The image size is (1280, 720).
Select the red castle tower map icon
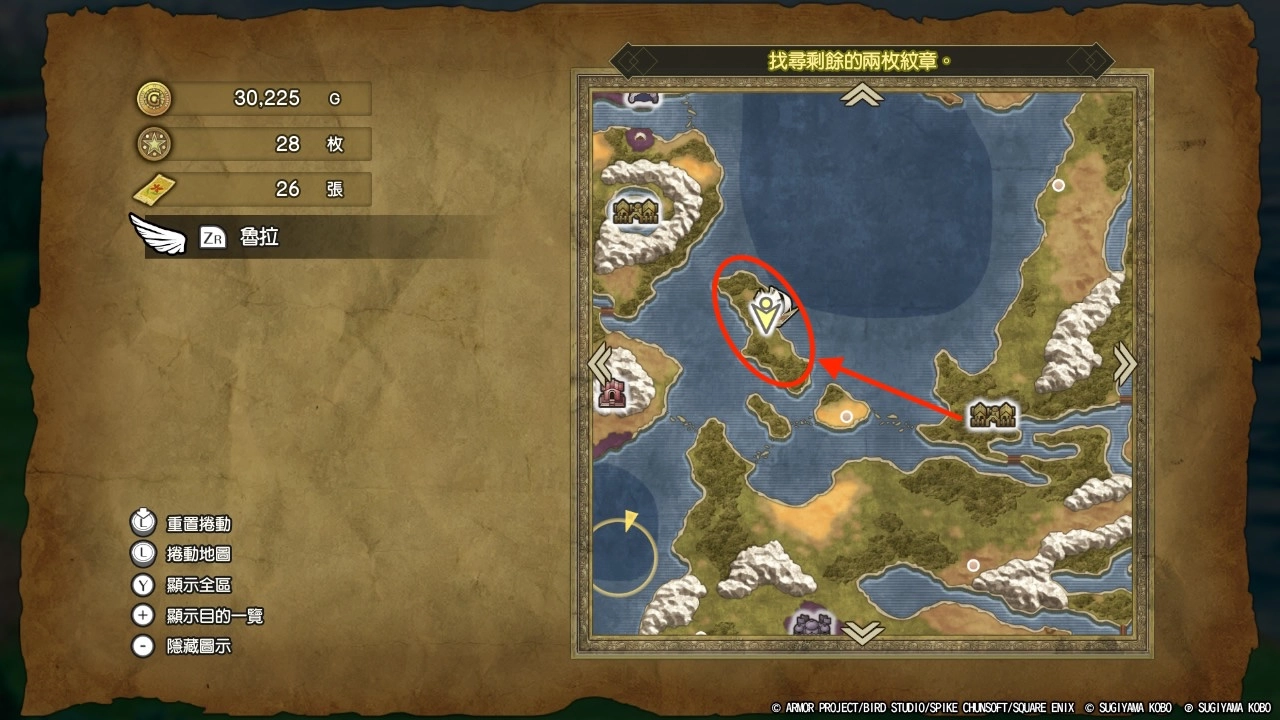click(611, 395)
